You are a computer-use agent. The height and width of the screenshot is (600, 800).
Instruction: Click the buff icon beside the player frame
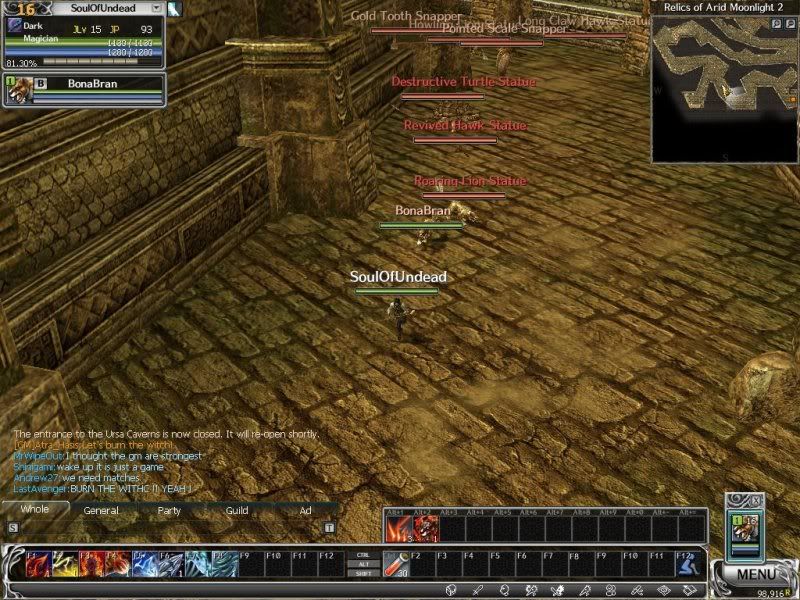pyautogui.click(x=174, y=10)
